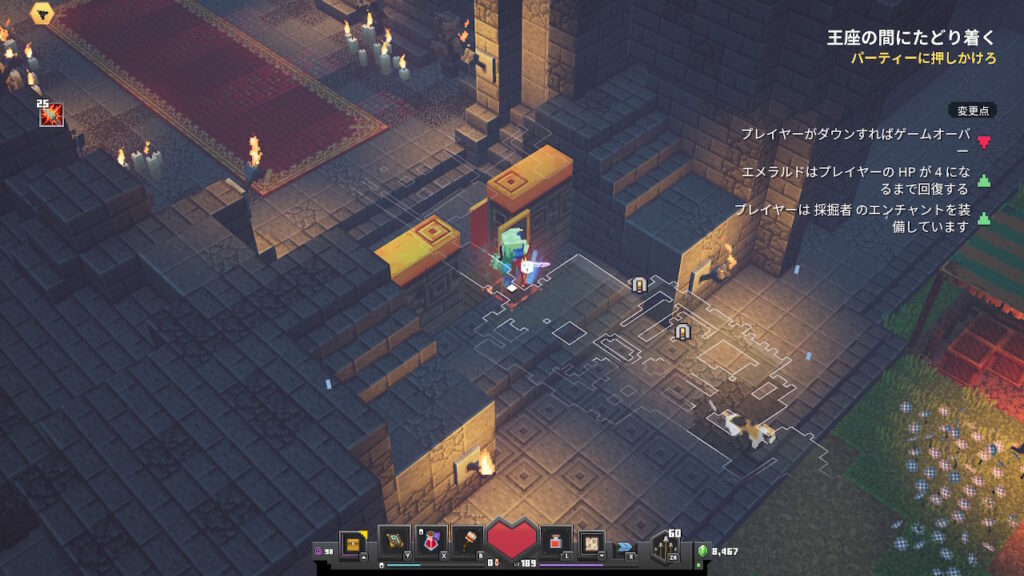Click the red game-over modifier icon
Image resolution: width=1024 pixels, height=576 pixels.
(984, 141)
